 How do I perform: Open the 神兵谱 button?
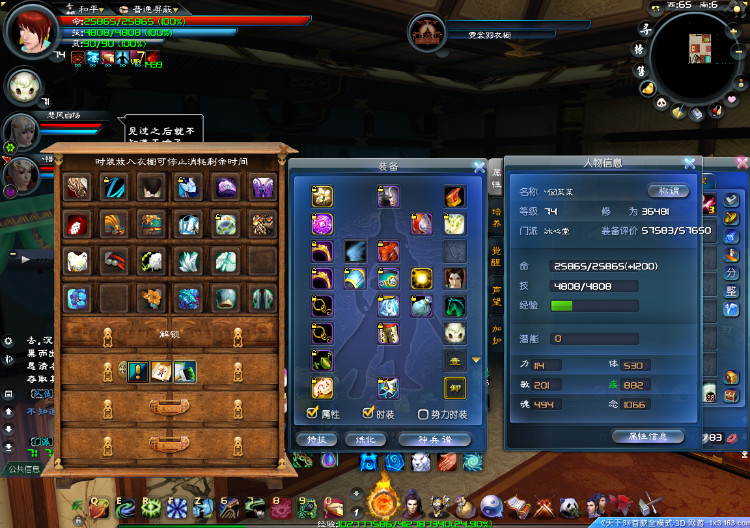click(x=433, y=439)
